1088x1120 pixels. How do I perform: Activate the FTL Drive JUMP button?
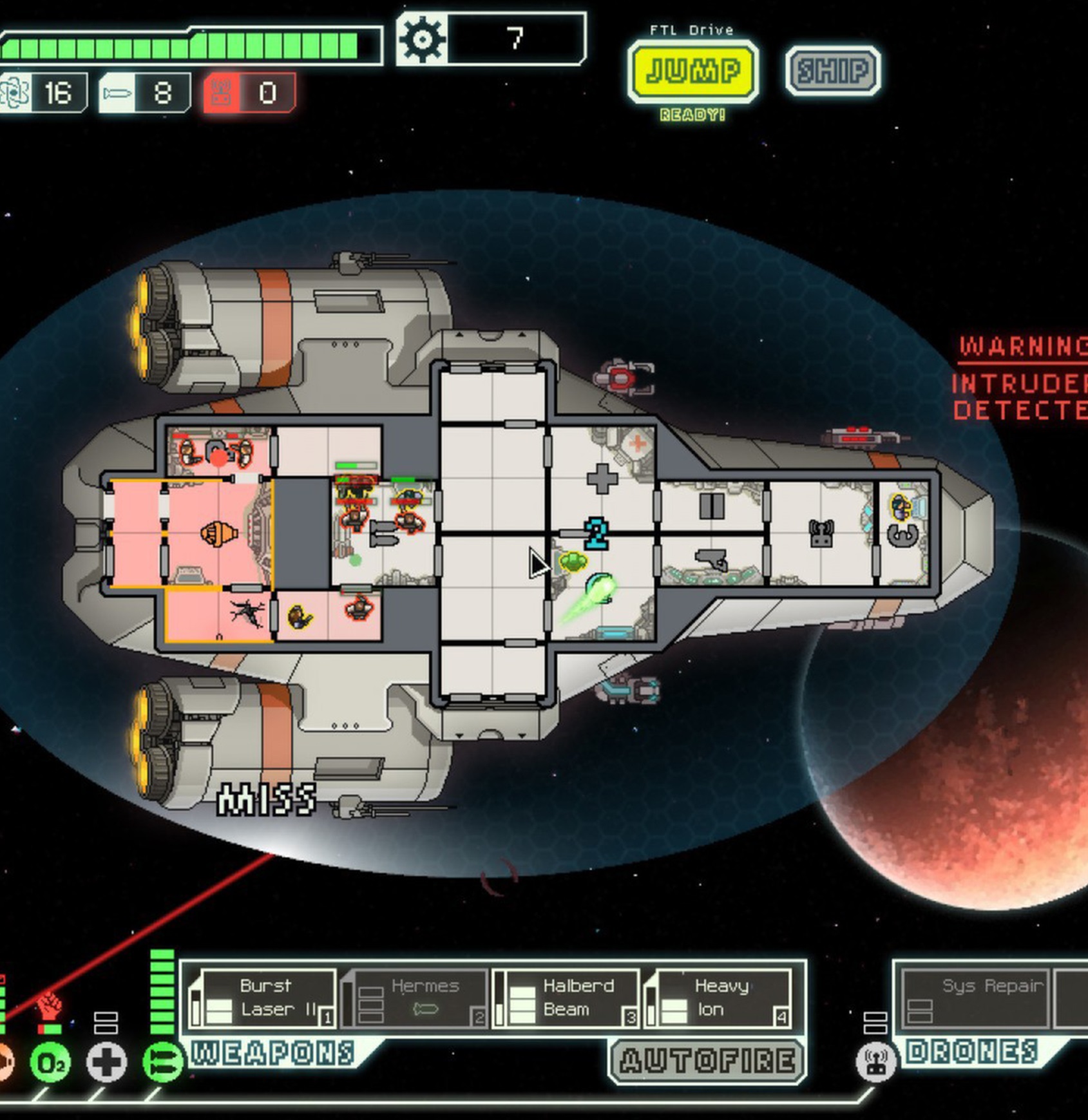[x=692, y=71]
